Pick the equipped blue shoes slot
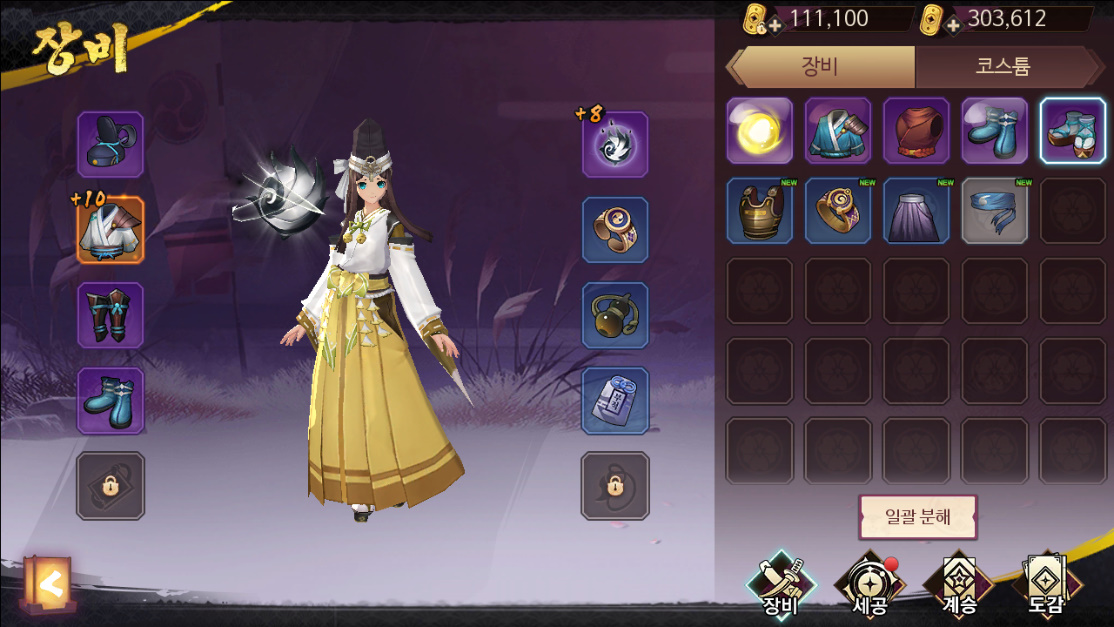The image size is (1114, 627). coord(110,400)
